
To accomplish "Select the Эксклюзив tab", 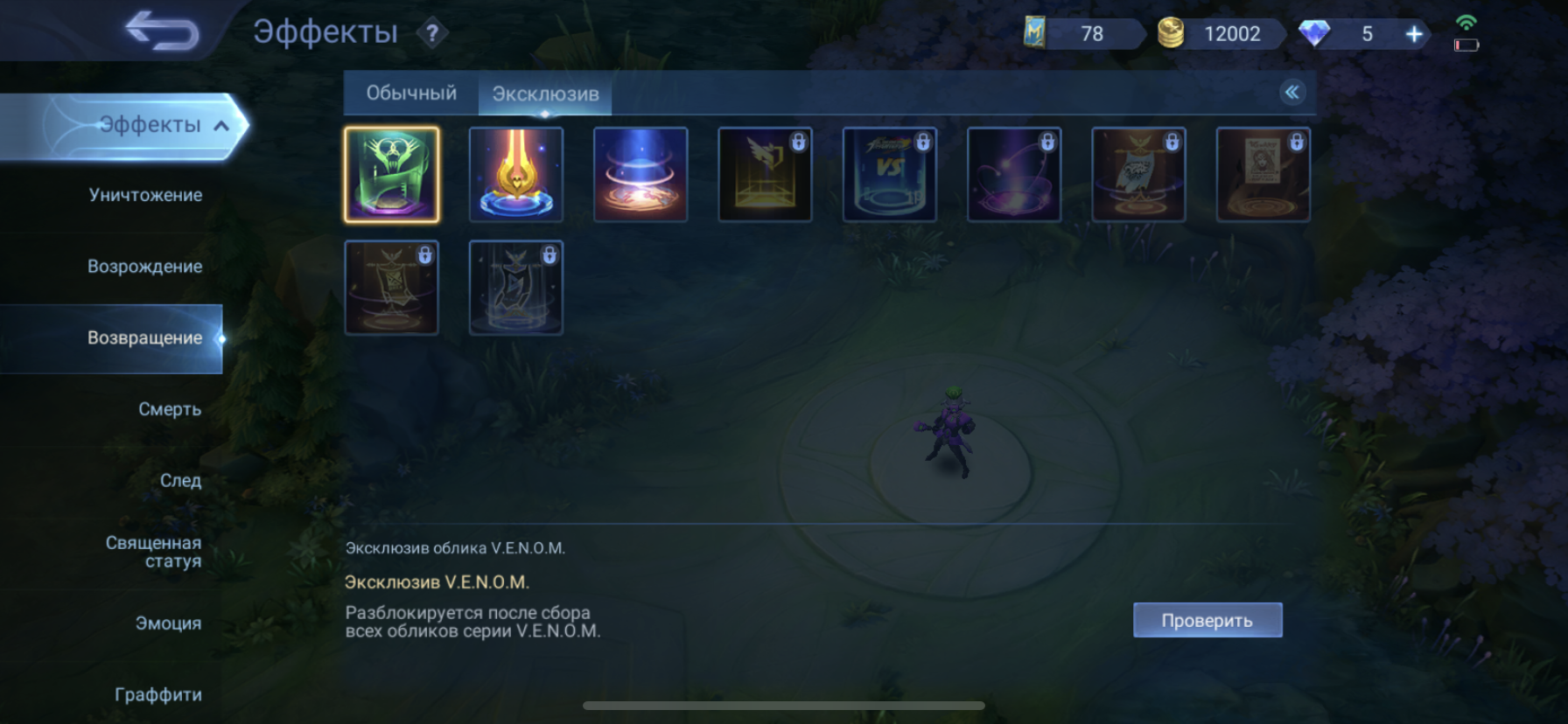I will (x=545, y=94).
